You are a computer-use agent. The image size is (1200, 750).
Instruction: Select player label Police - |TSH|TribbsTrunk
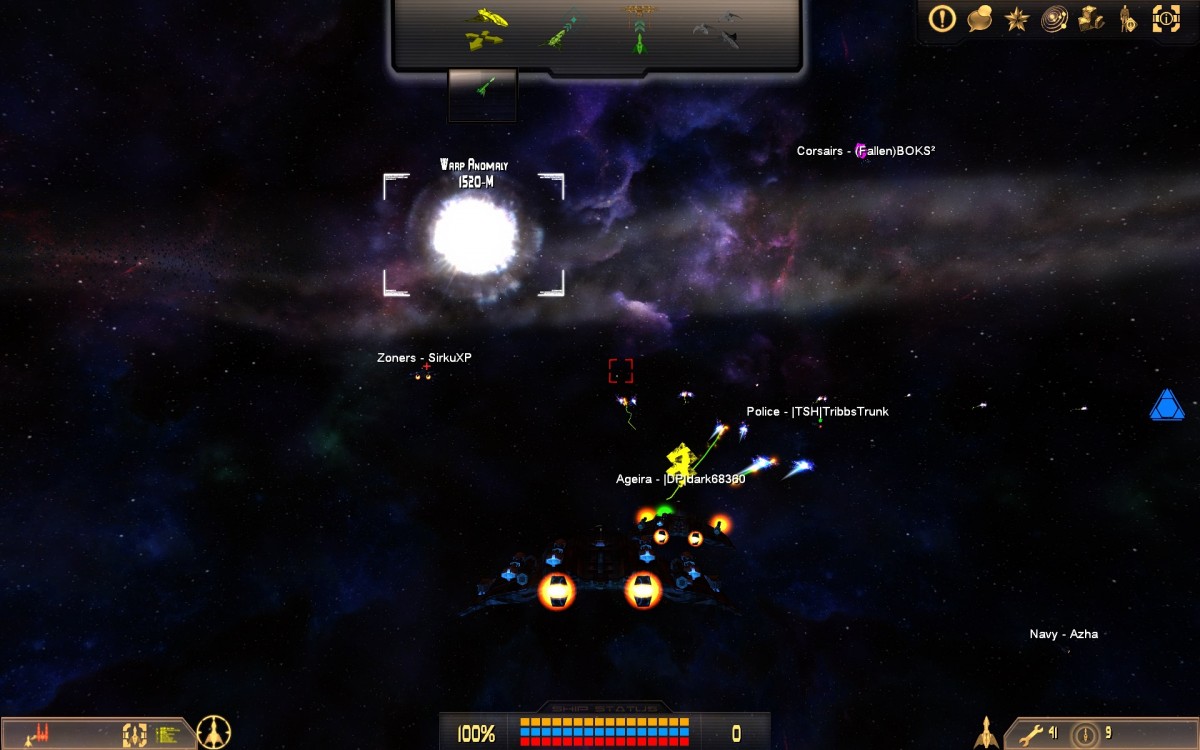click(817, 412)
